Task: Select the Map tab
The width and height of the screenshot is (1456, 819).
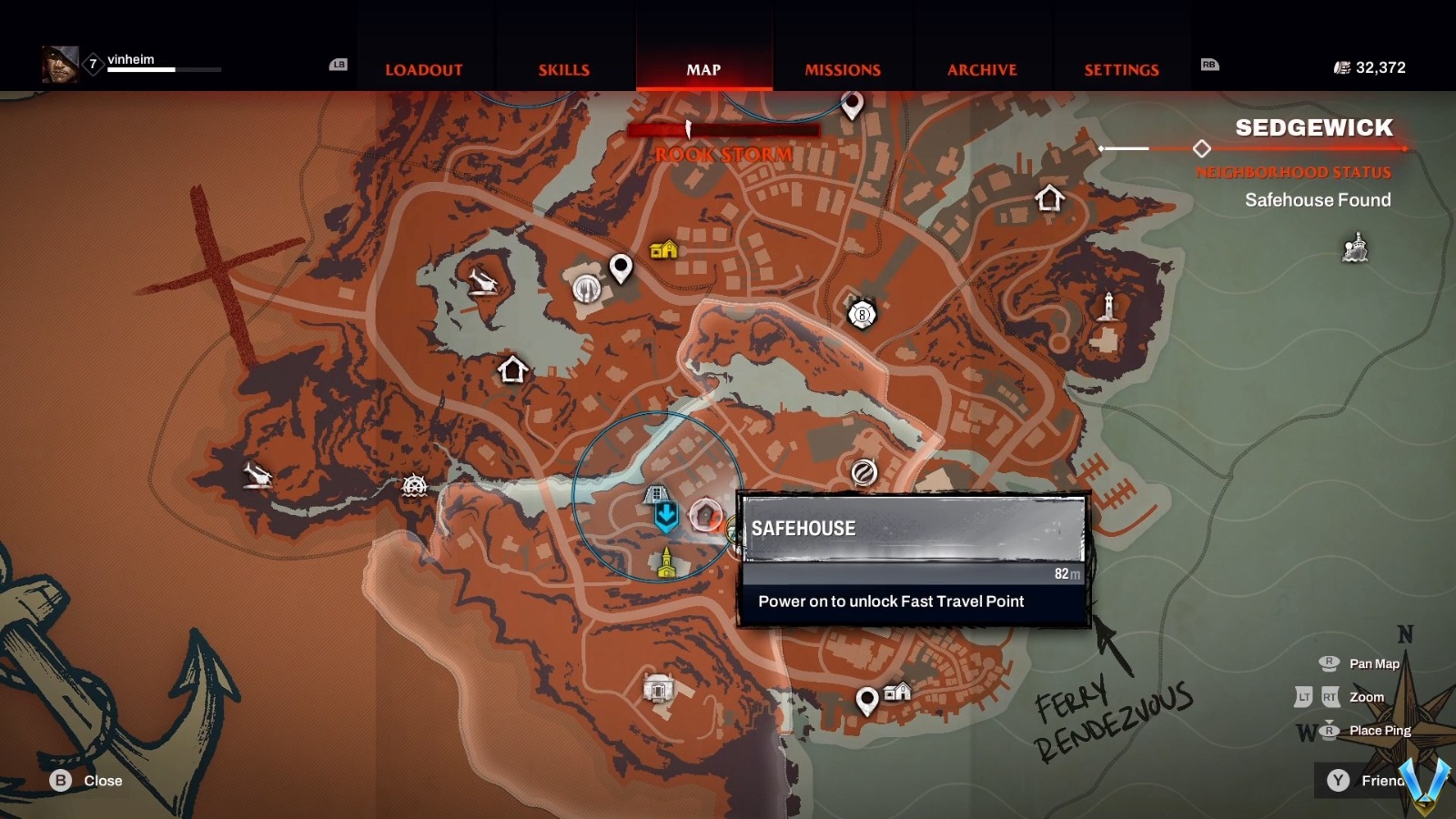Action: (x=703, y=69)
